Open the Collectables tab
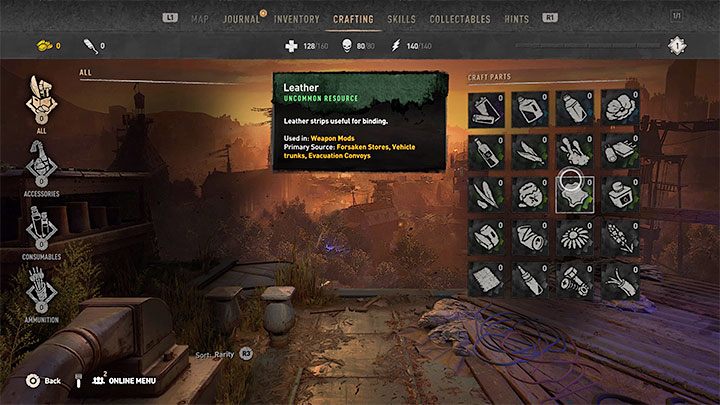720x405 pixels. [459, 18]
